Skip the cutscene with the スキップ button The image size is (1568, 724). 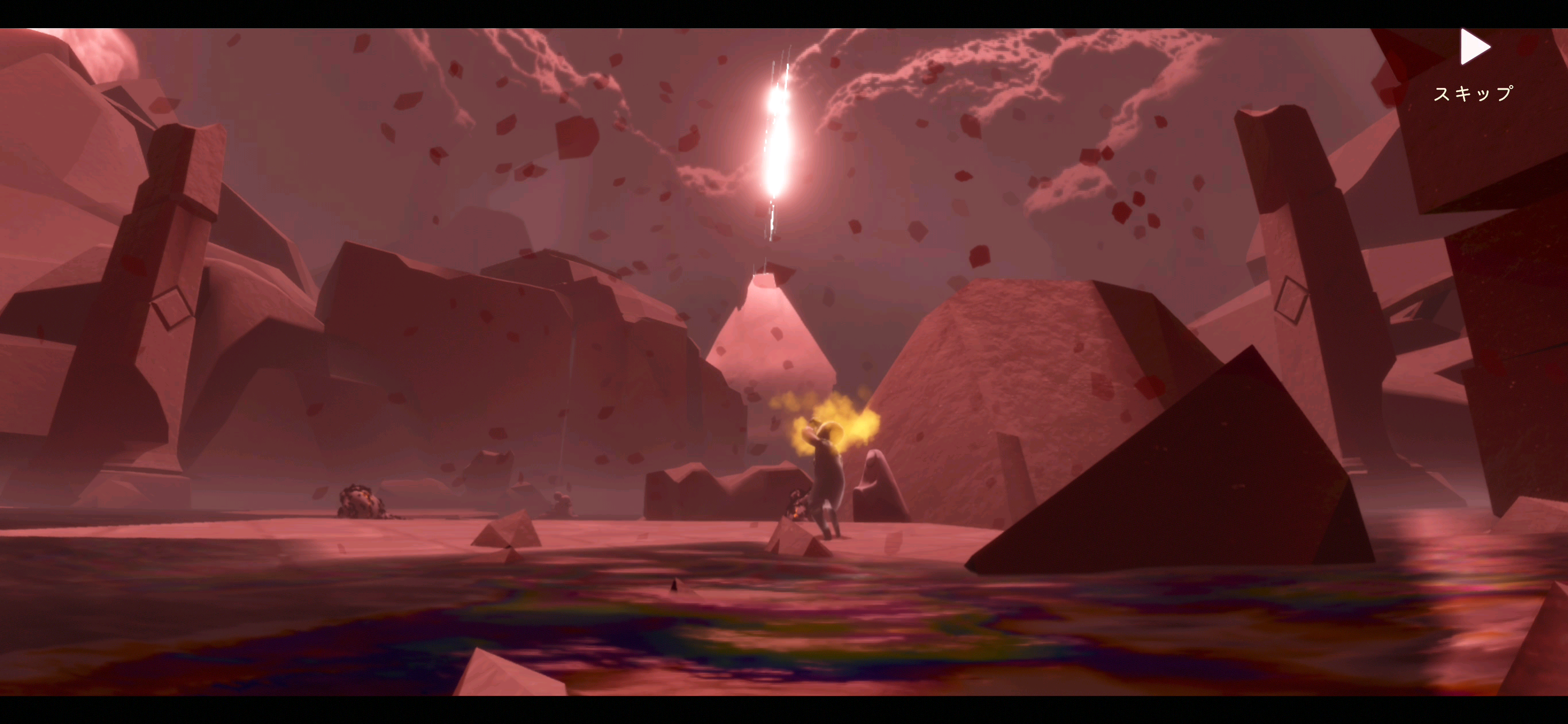[x=1474, y=64]
